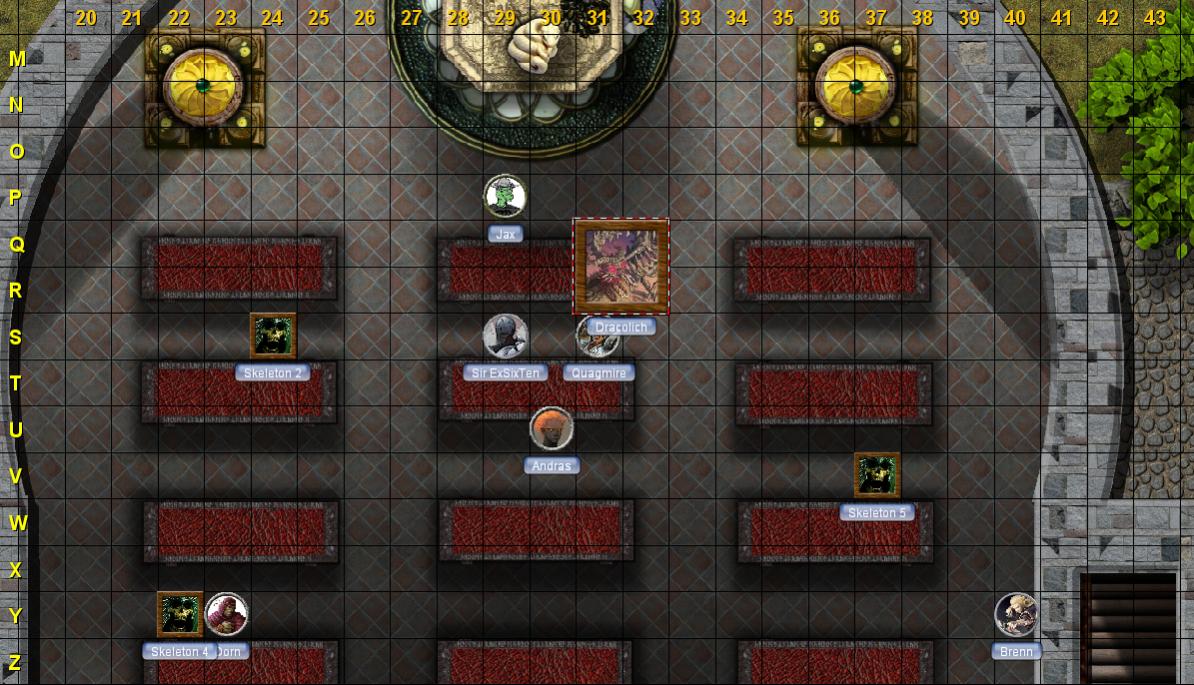The image size is (1194, 685).
Task: Select the Skeleton 4 token
Action: [x=179, y=614]
